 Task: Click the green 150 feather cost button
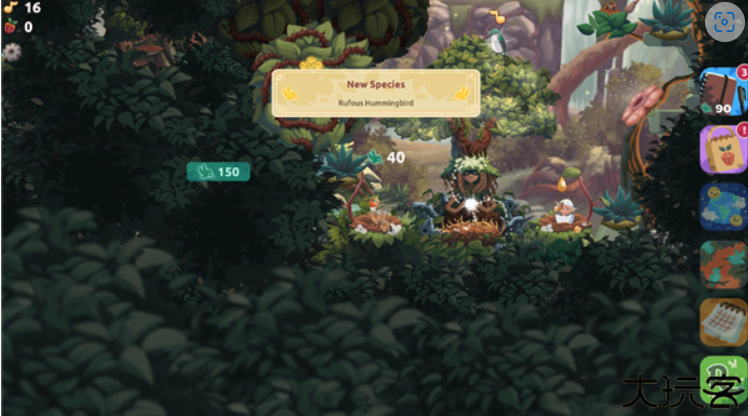click(x=218, y=171)
